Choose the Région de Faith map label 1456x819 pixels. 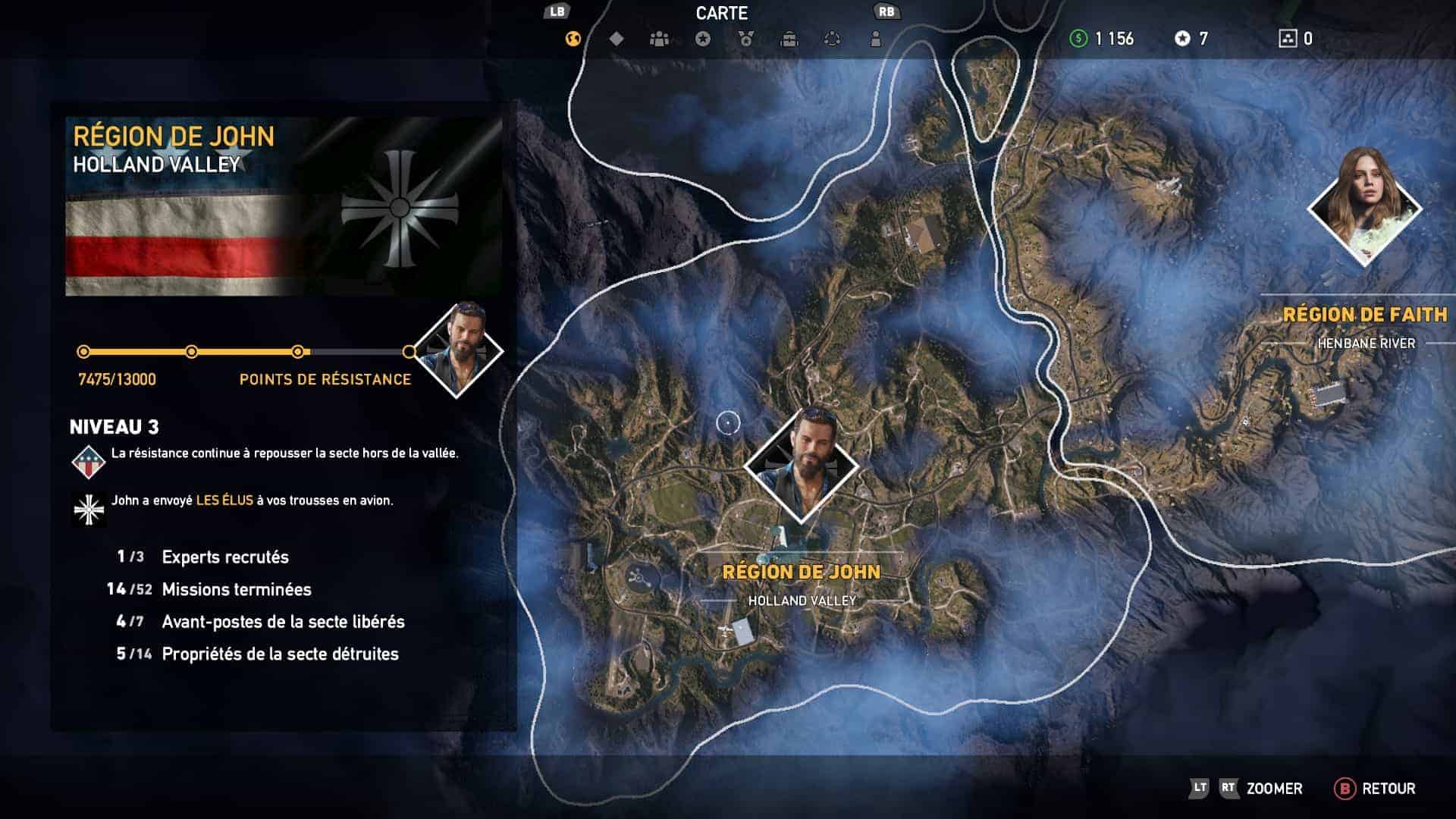[x=1365, y=315]
